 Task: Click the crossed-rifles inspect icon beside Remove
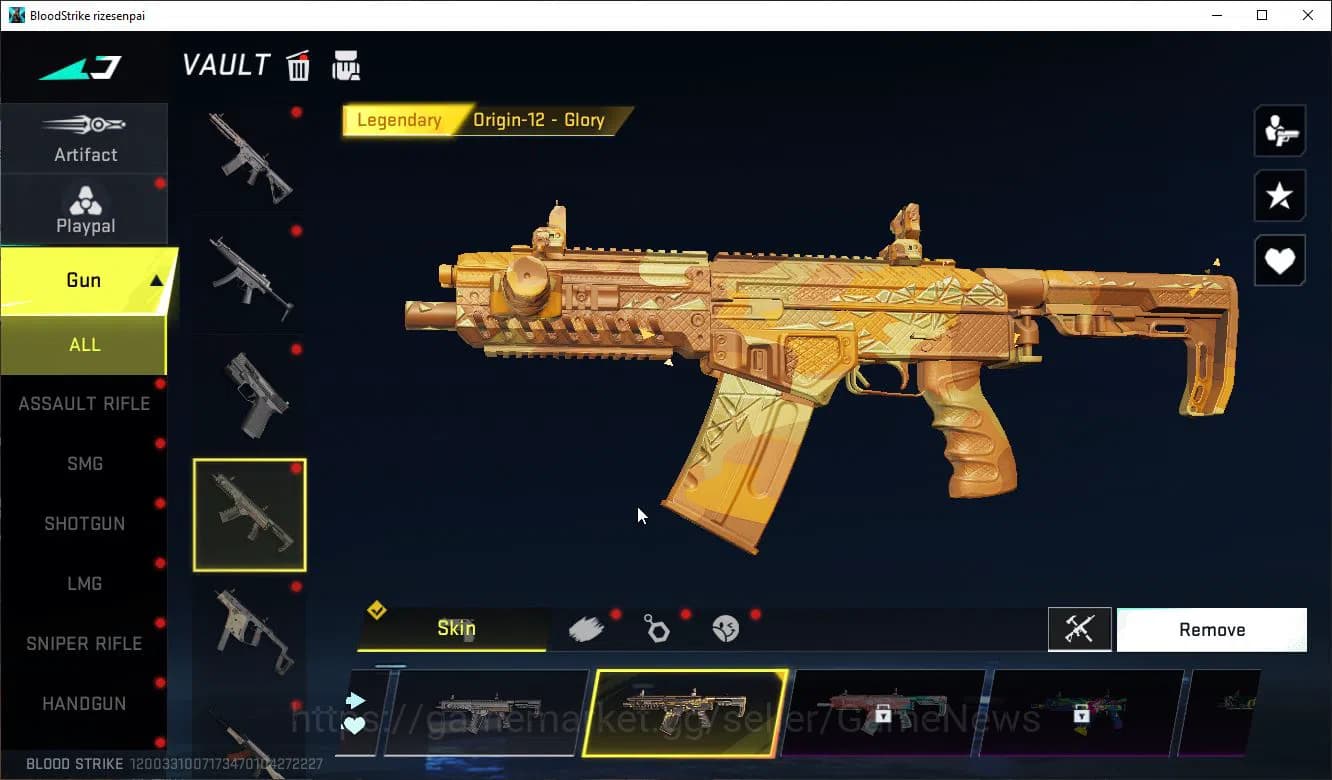[x=1080, y=629]
